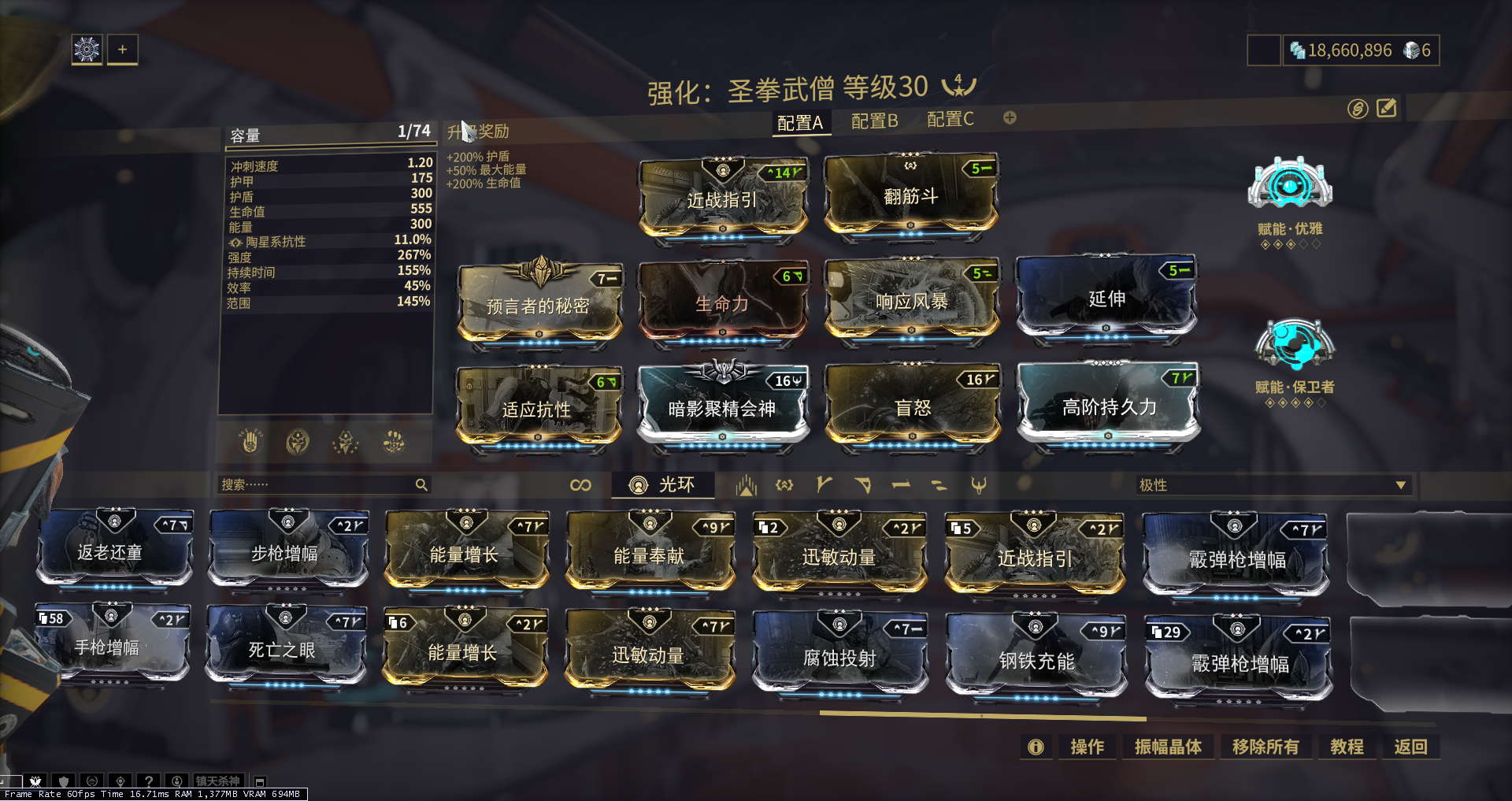Pick the 死亡之眼 mod card
Image resolution: width=1512 pixels, height=801 pixels.
[x=282, y=649]
